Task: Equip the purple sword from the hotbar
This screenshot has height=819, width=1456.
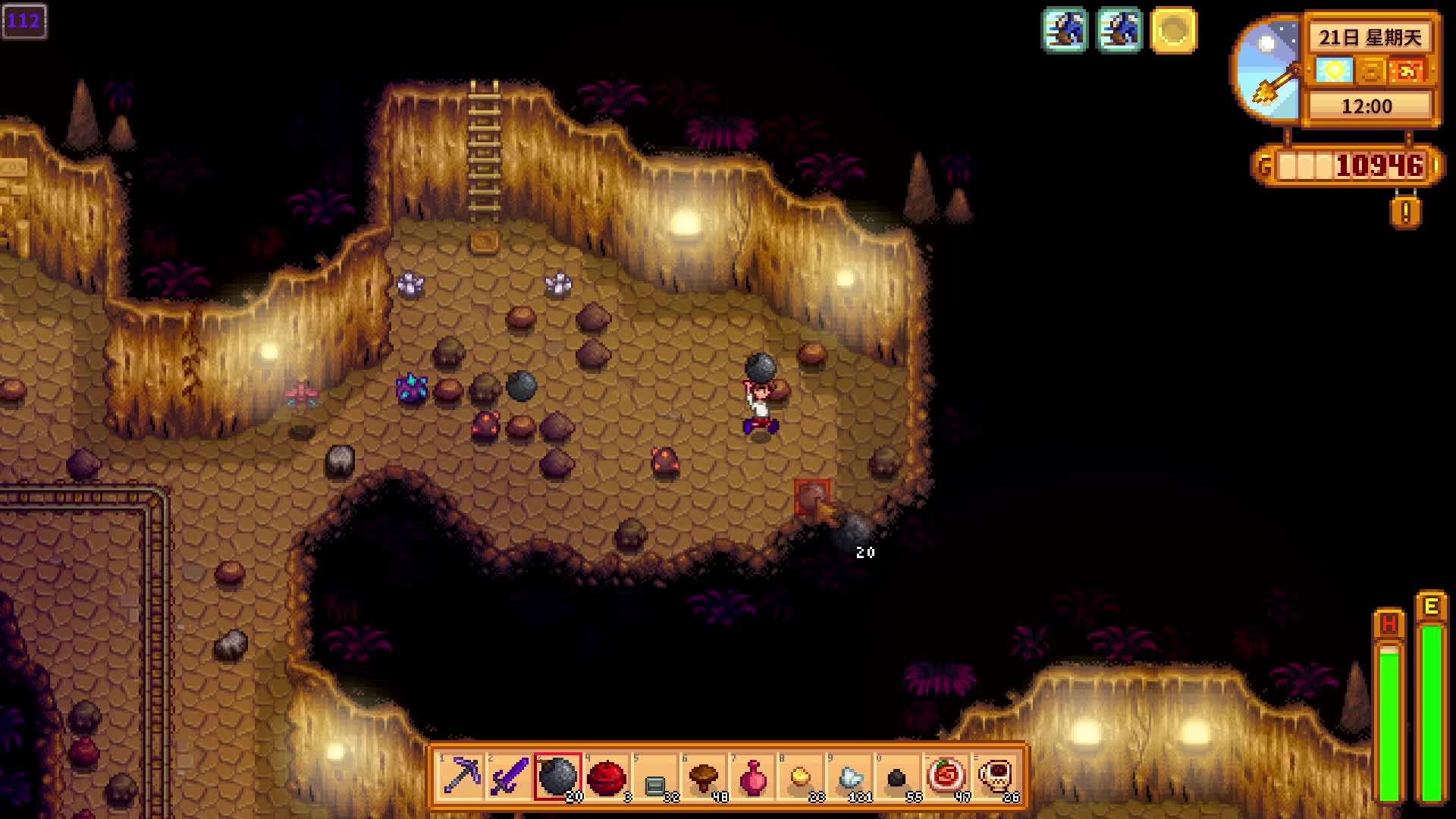Action: pyautogui.click(x=510, y=776)
